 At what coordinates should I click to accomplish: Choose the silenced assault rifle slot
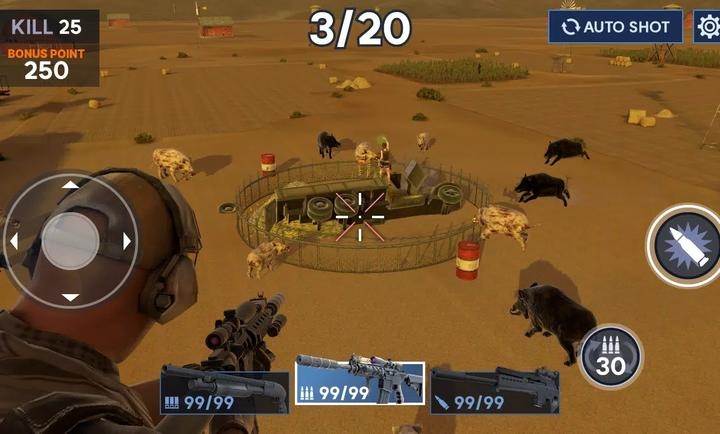(360, 382)
